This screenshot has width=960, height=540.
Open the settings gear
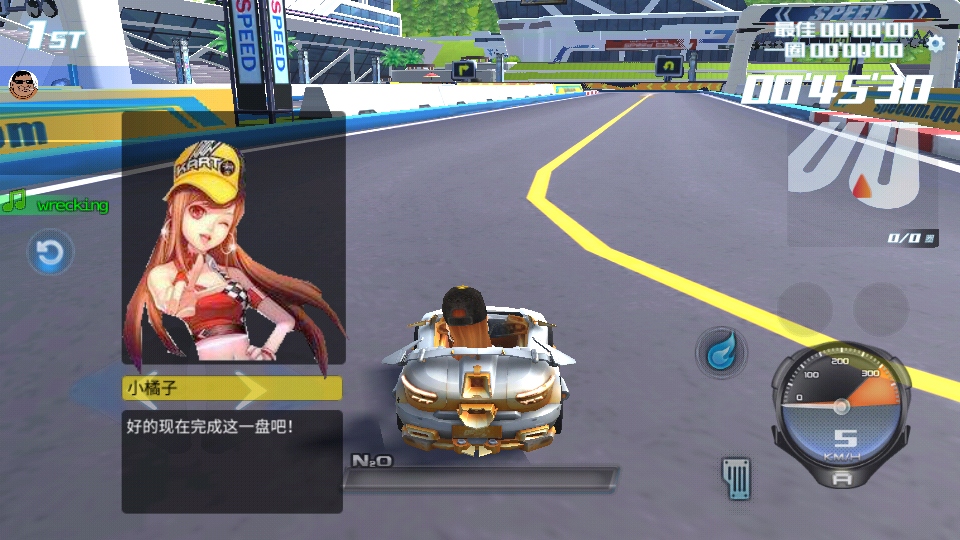(x=936, y=43)
